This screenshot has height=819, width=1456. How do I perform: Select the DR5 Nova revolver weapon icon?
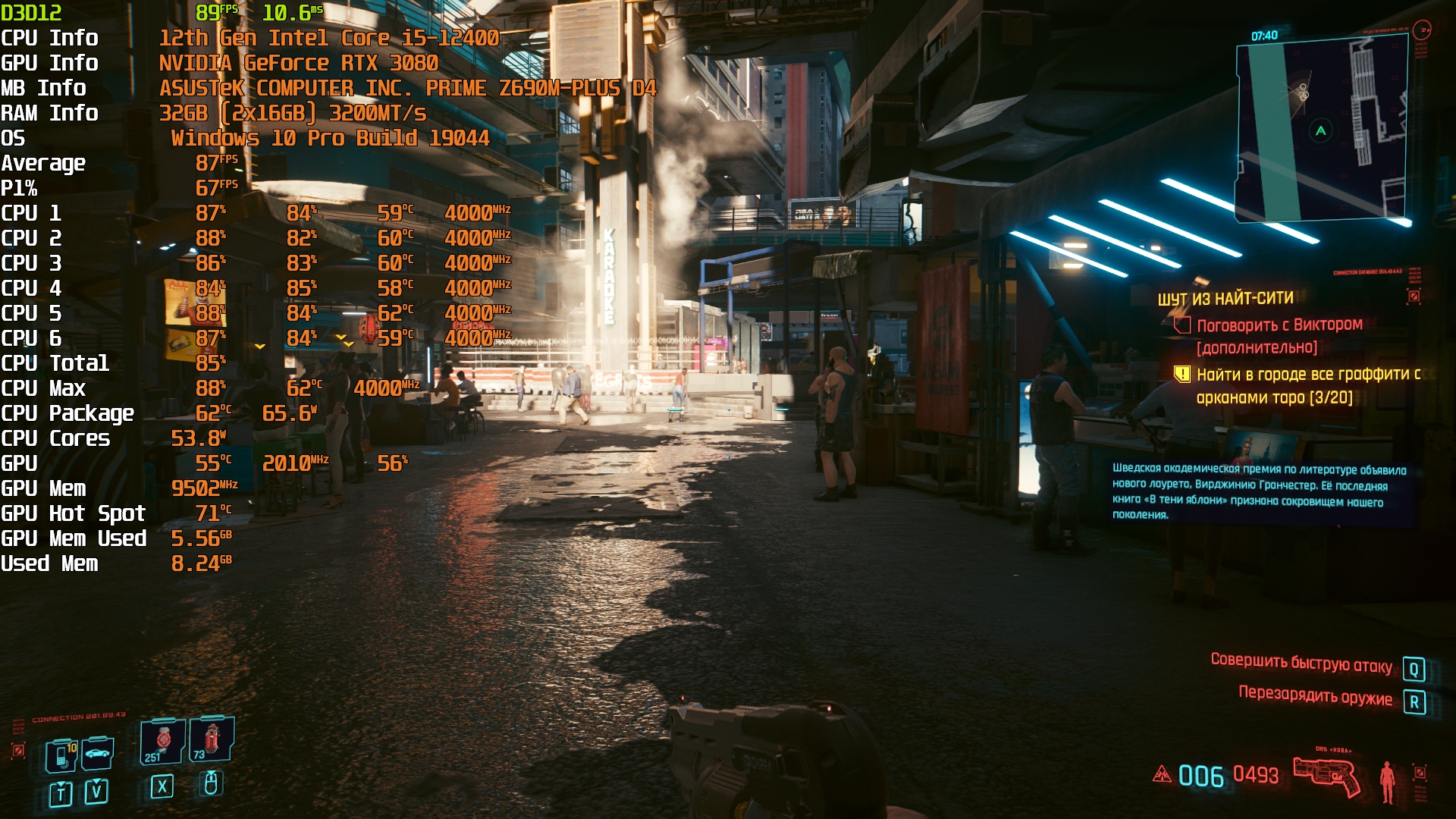(1327, 775)
